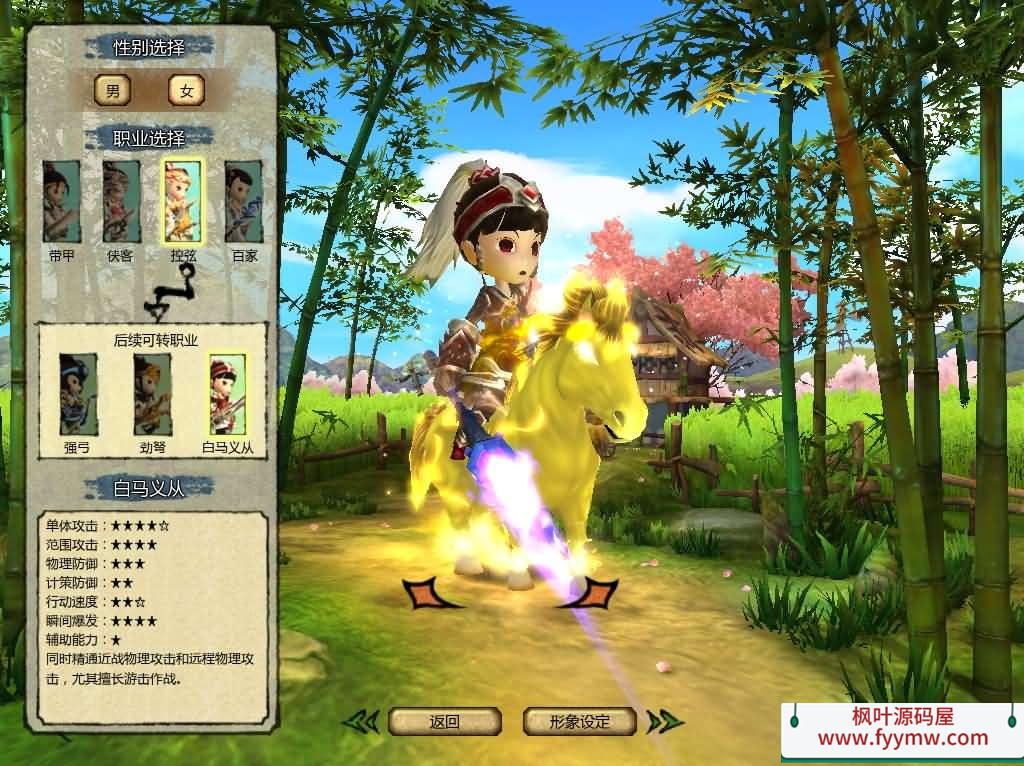The height and width of the screenshot is (766, 1024).
Task: Click the 返回 back button
Action: coord(444,721)
